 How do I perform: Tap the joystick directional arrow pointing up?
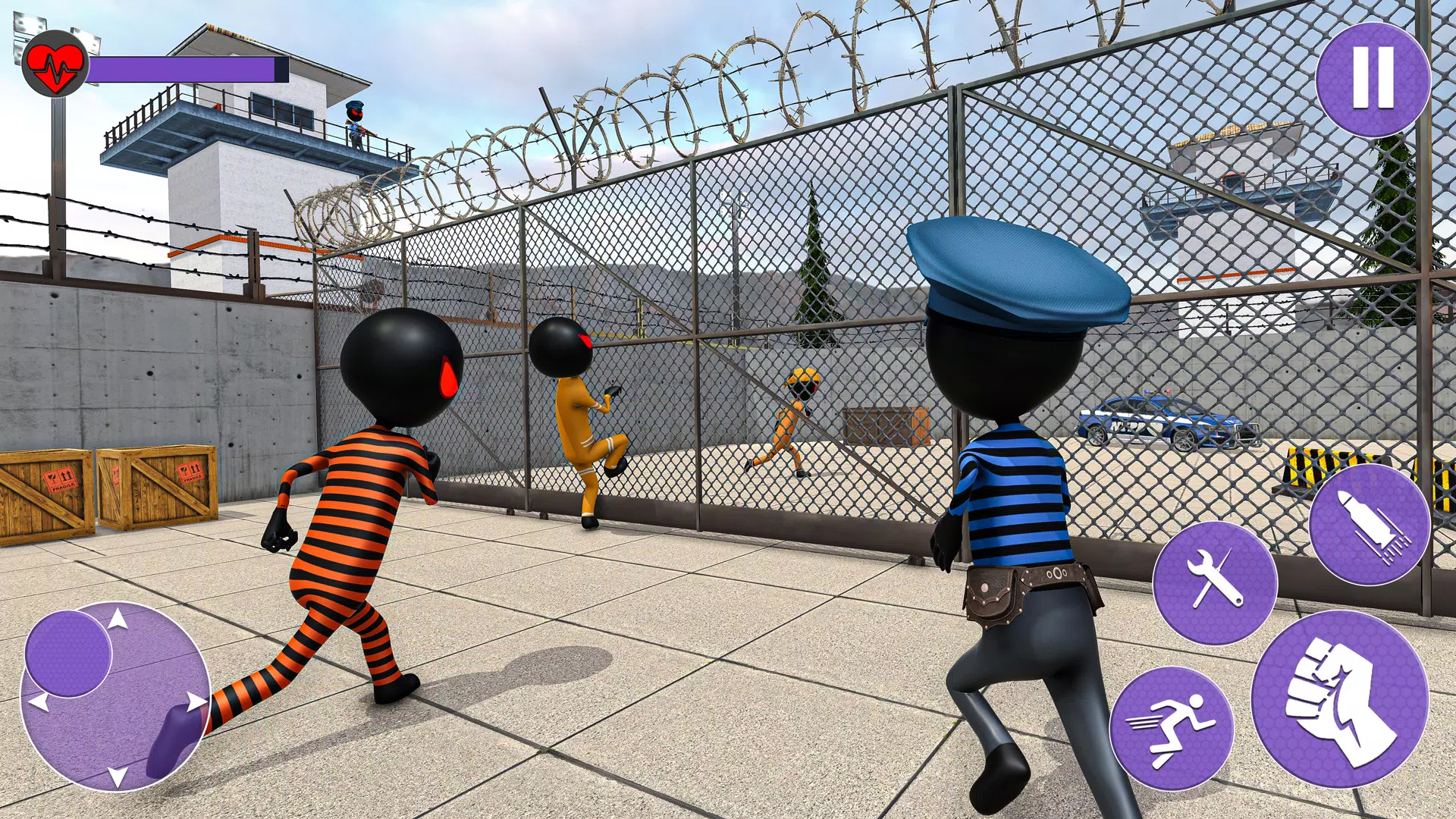click(117, 619)
